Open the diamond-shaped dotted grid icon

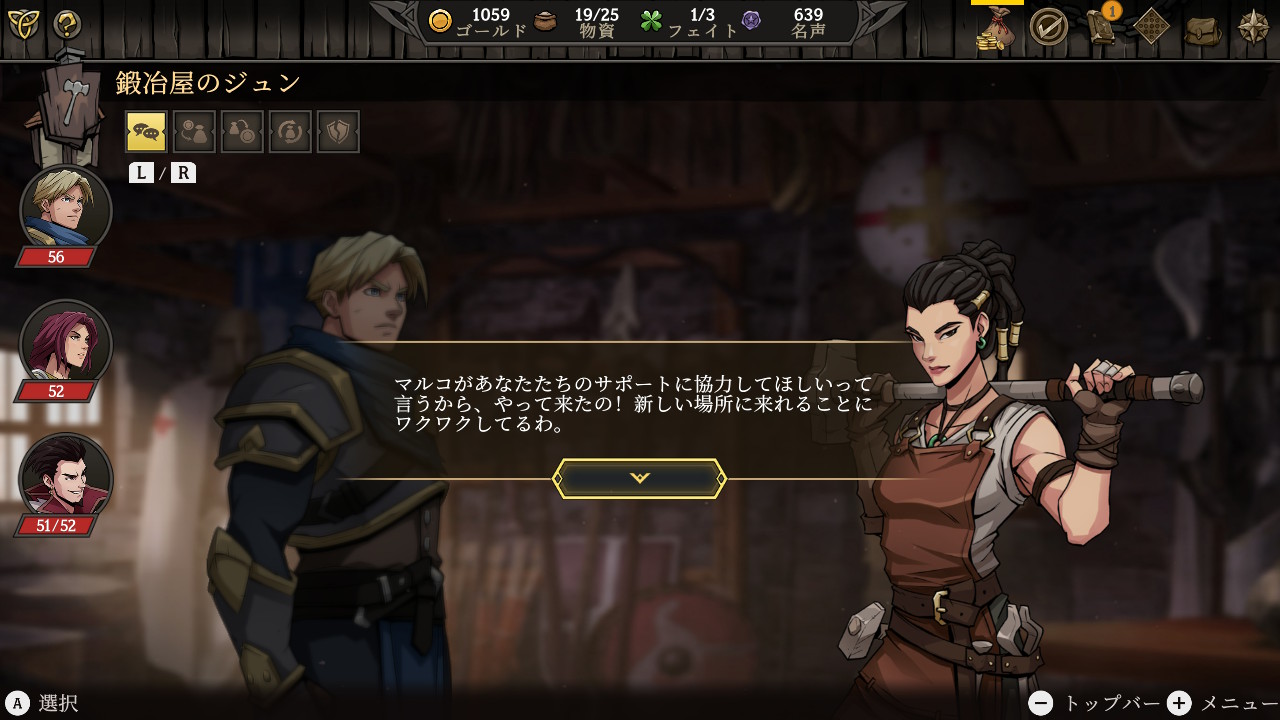[1152, 27]
